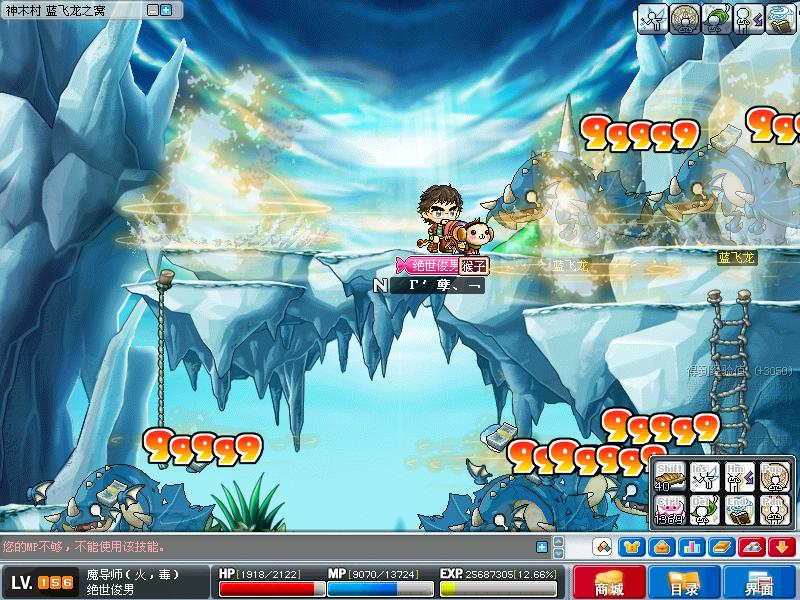Activate the green leaf skill in the Del slot
The height and width of the screenshot is (600, 800).
(x=704, y=510)
